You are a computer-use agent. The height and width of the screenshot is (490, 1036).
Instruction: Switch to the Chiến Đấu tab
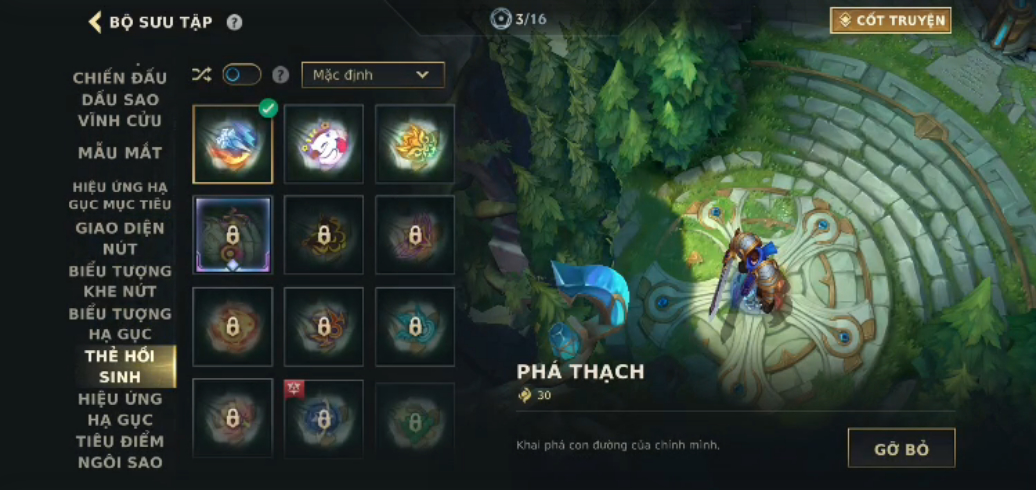click(120, 78)
